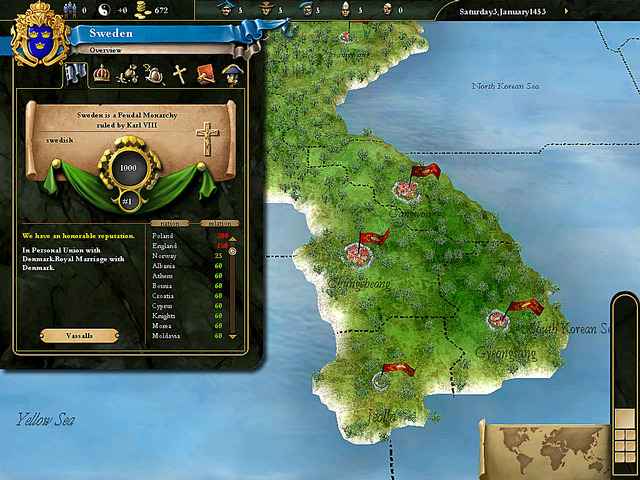Switch to the coin pouch economy tab
The image size is (640, 480).
[x=128, y=72]
